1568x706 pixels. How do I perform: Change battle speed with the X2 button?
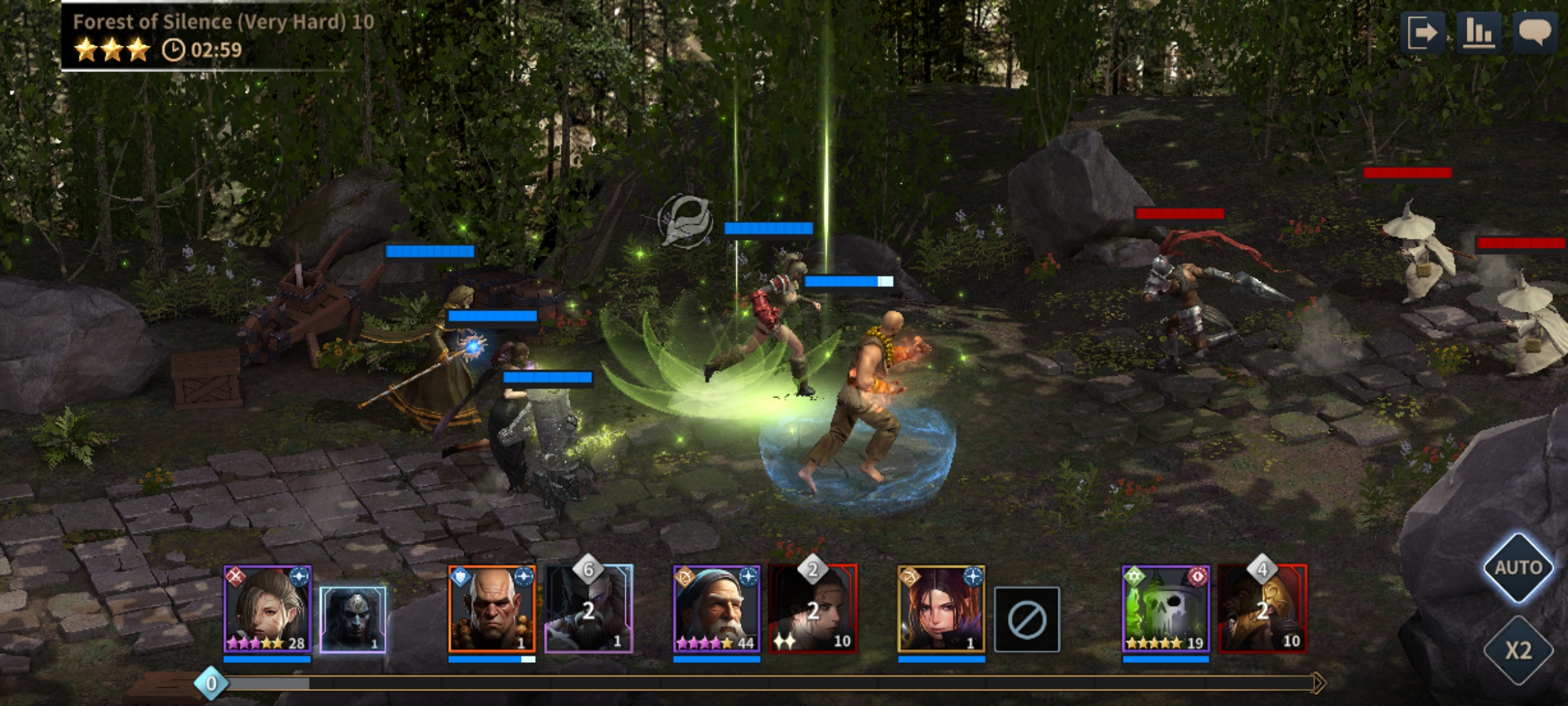tap(1518, 650)
